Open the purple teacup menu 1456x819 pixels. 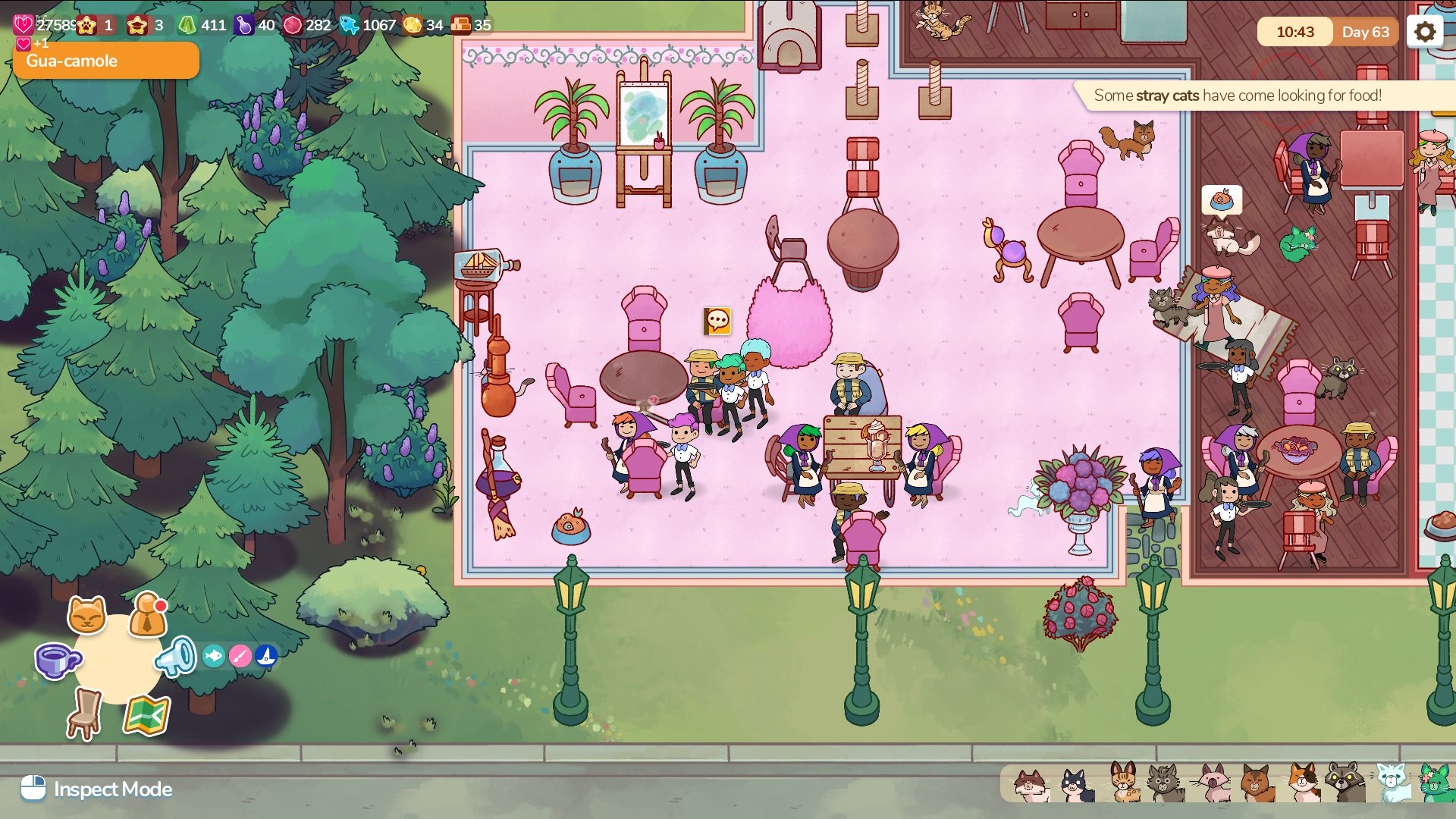[56, 661]
